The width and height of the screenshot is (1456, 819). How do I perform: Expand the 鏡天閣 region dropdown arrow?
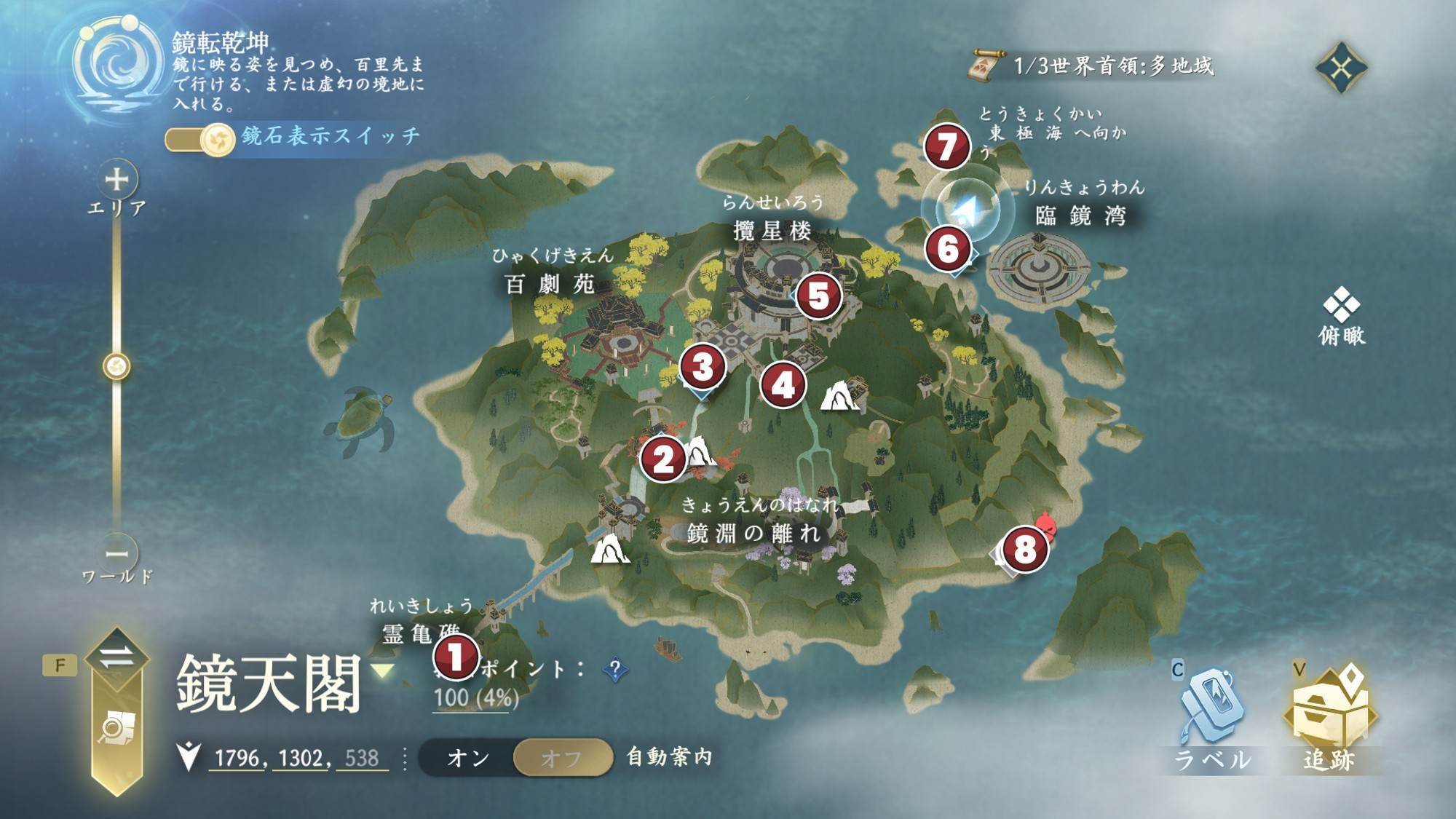384,670
